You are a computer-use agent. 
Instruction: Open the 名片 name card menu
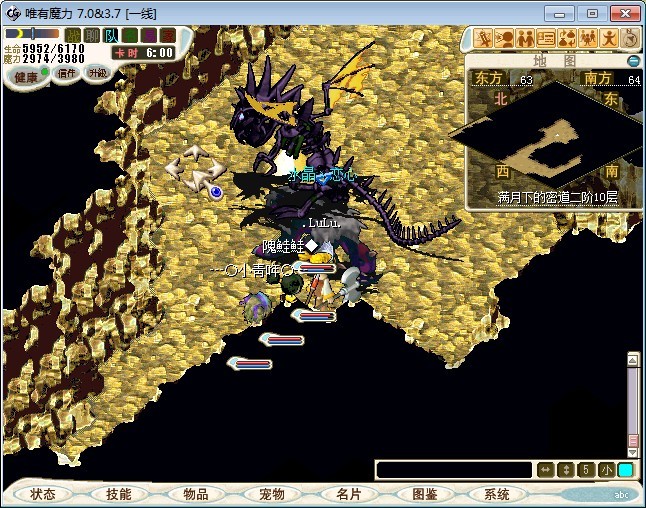pos(349,494)
